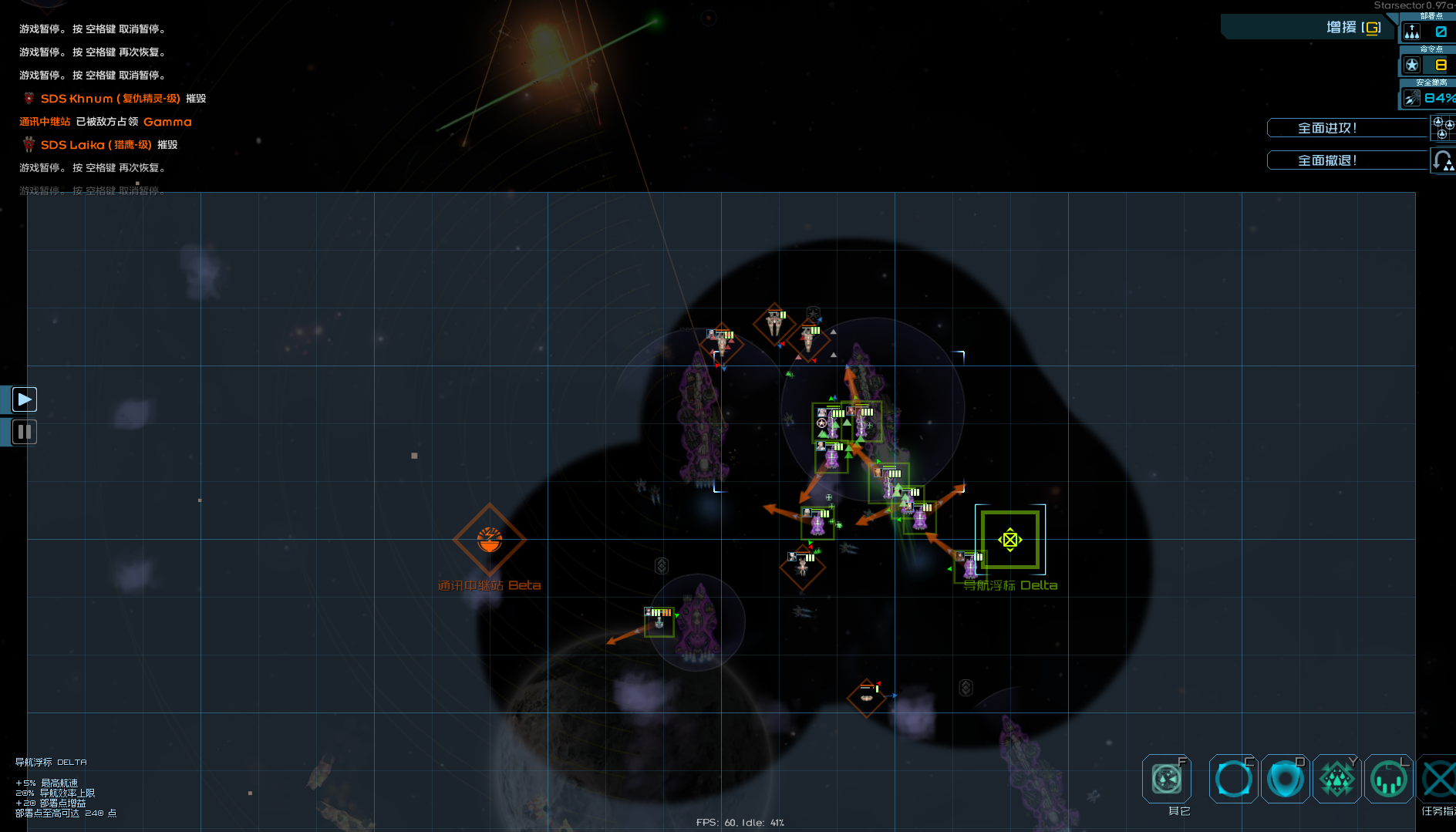
Task: Toggle the pause button on the left edge
Action: click(24, 432)
